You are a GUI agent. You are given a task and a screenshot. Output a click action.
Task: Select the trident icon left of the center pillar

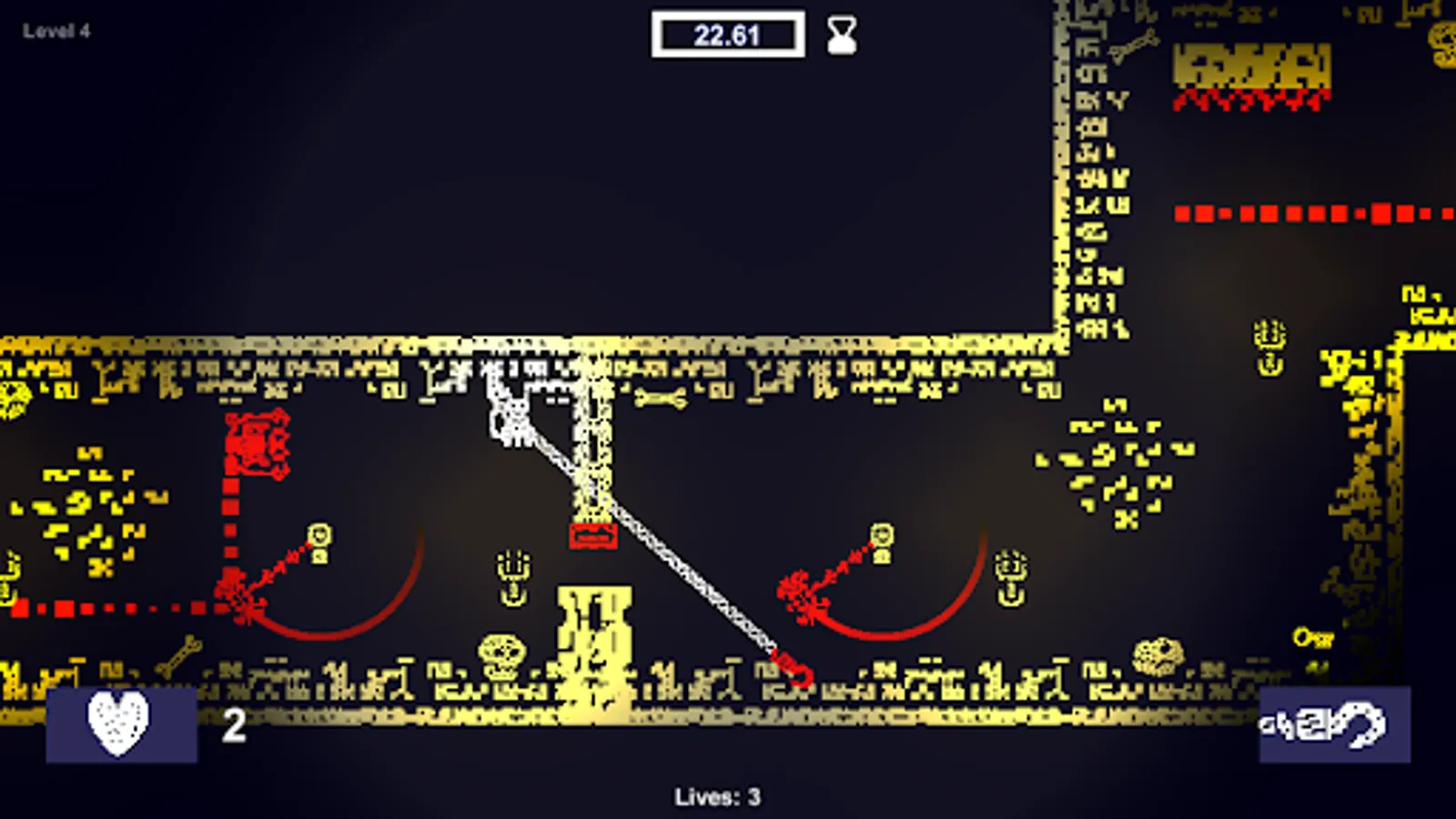pos(512,573)
